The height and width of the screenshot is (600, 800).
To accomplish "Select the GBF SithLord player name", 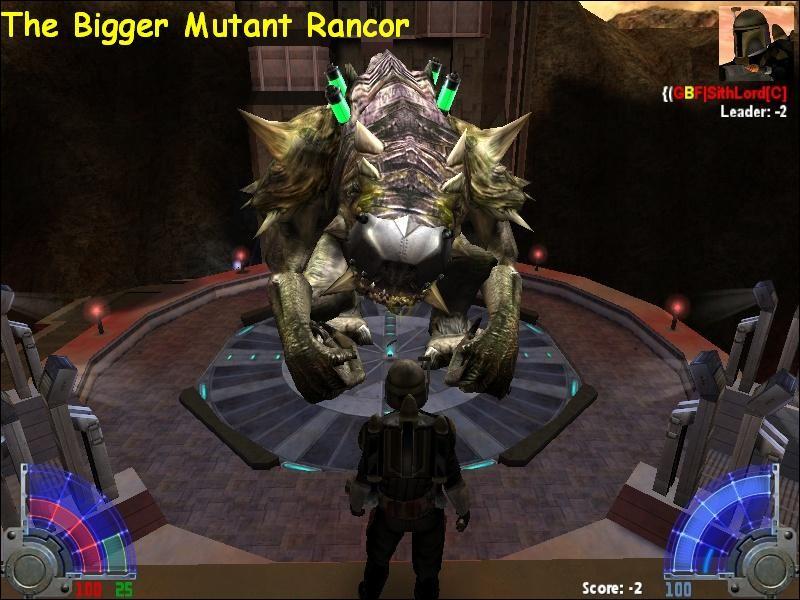I will [730, 93].
